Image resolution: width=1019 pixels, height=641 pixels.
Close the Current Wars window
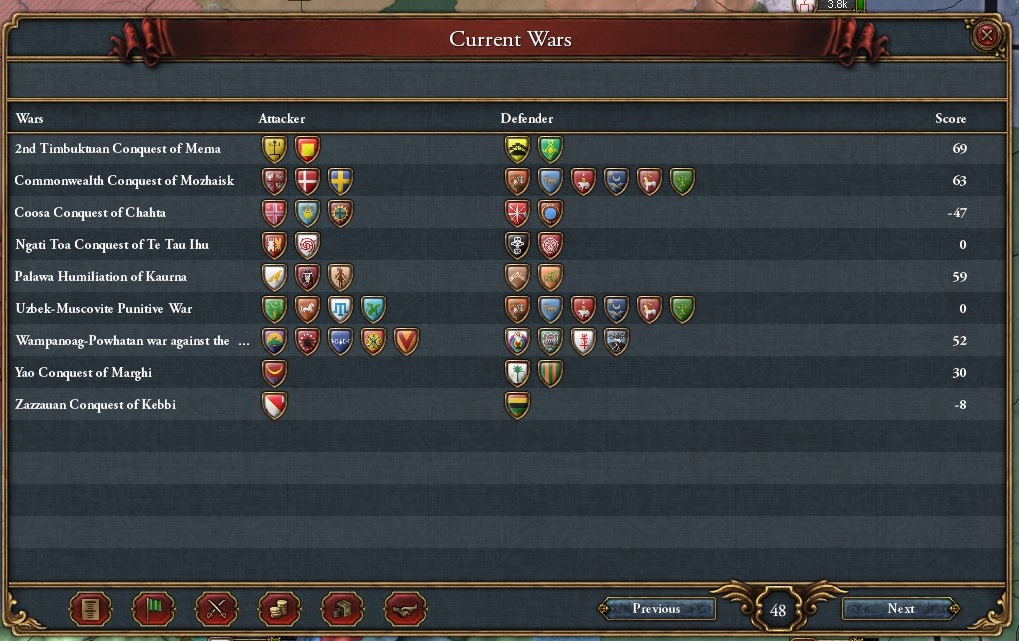(x=987, y=36)
